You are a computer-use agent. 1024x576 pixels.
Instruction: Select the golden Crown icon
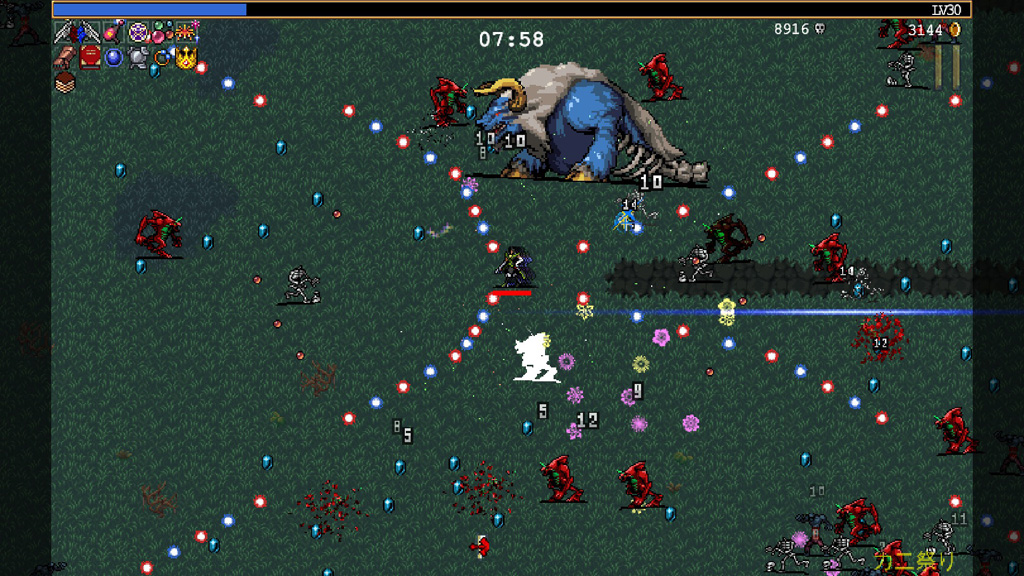(186, 57)
